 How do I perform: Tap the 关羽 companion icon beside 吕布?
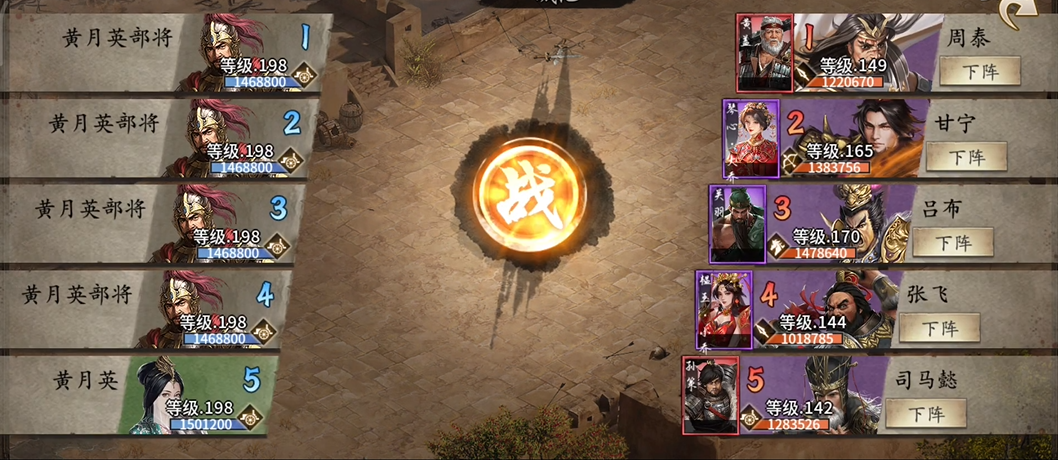[x=738, y=223]
